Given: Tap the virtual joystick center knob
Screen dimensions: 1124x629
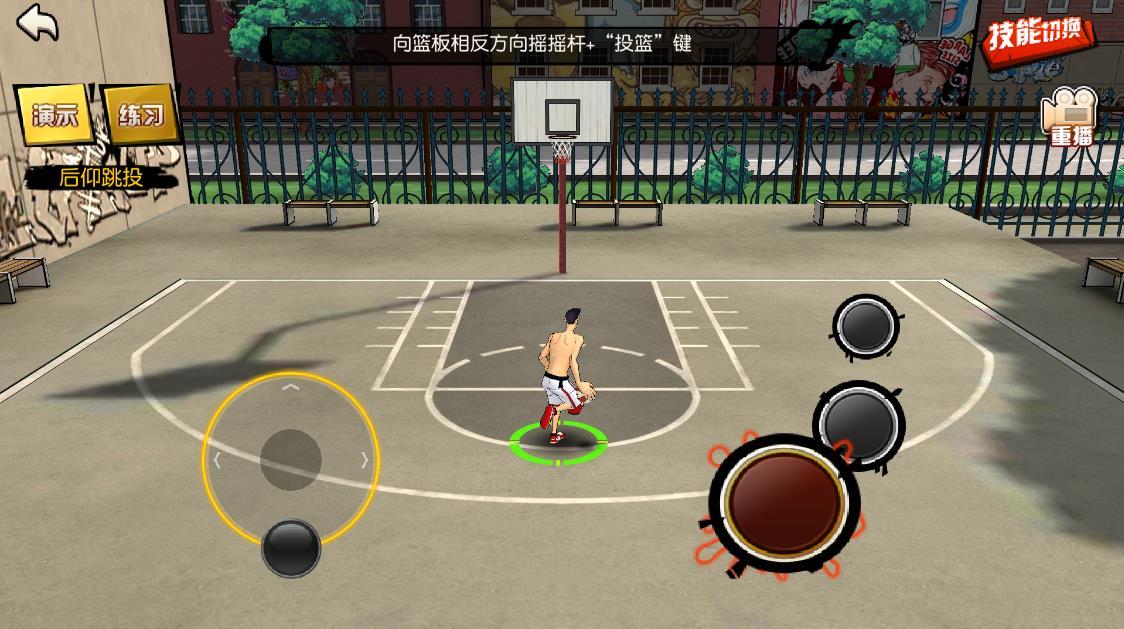Looking at the screenshot, I should click(291, 460).
